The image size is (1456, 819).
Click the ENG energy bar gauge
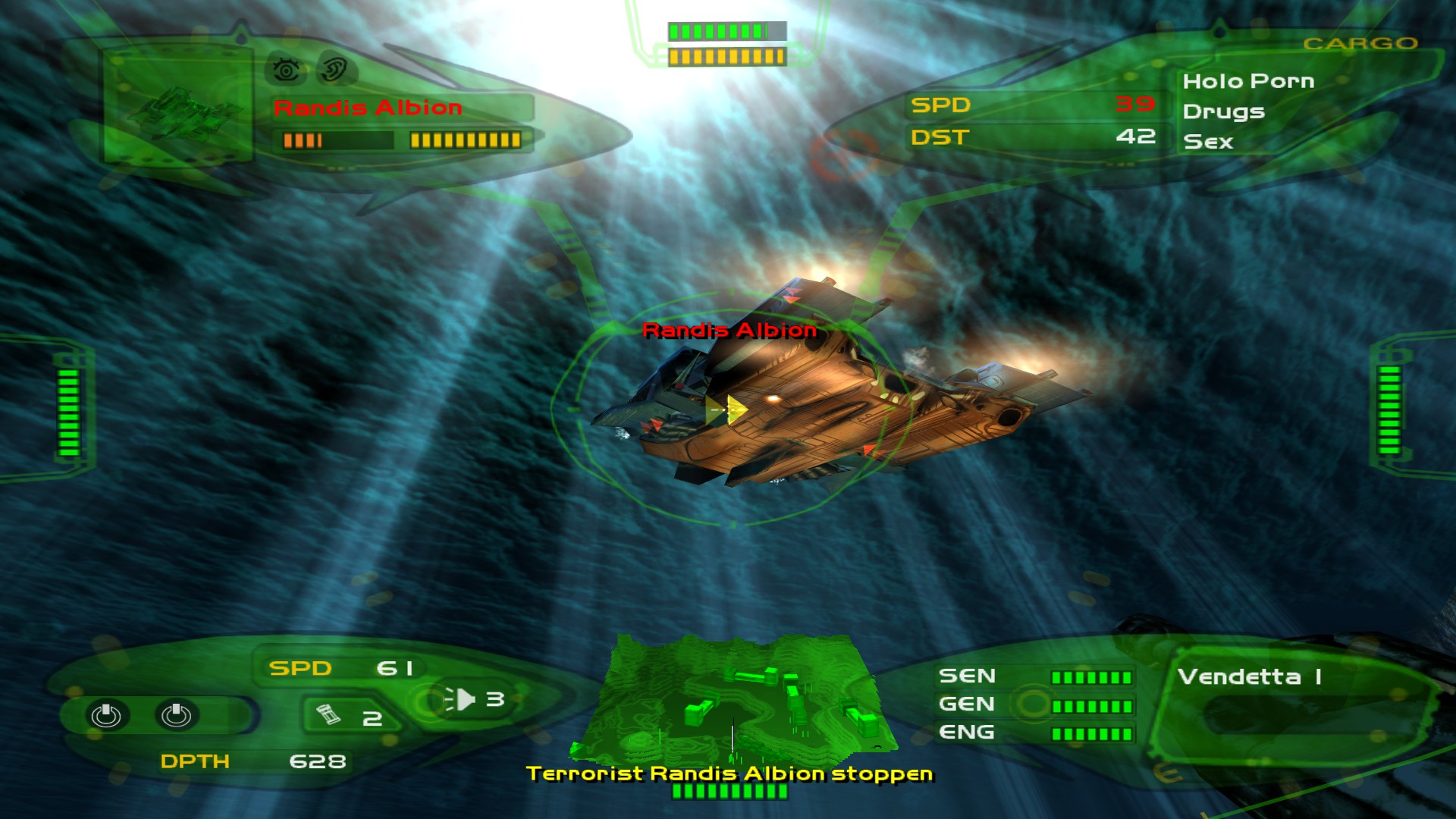coord(1092,733)
